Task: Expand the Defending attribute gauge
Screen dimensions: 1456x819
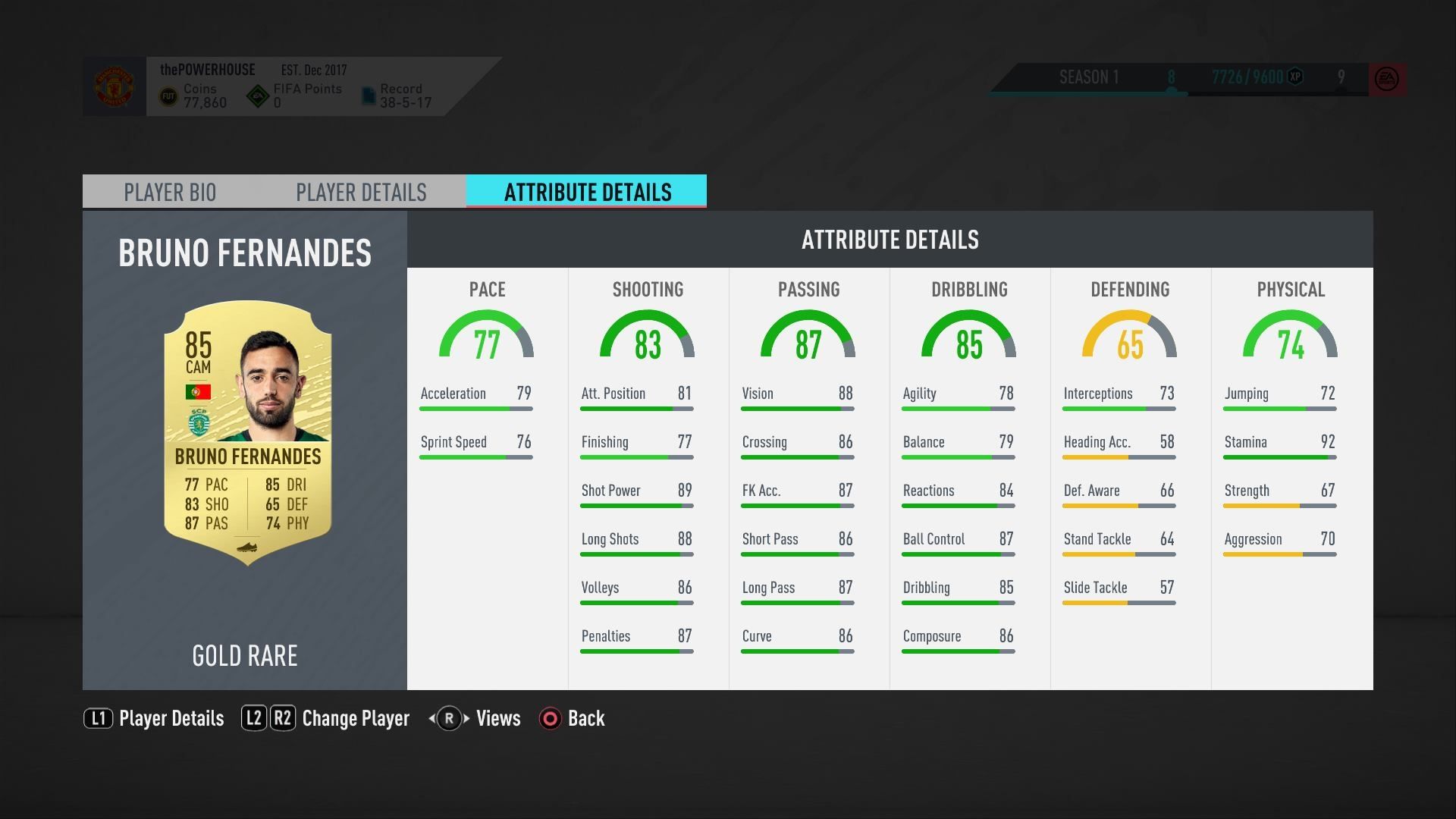Action: pyautogui.click(x=1130, y=337)
